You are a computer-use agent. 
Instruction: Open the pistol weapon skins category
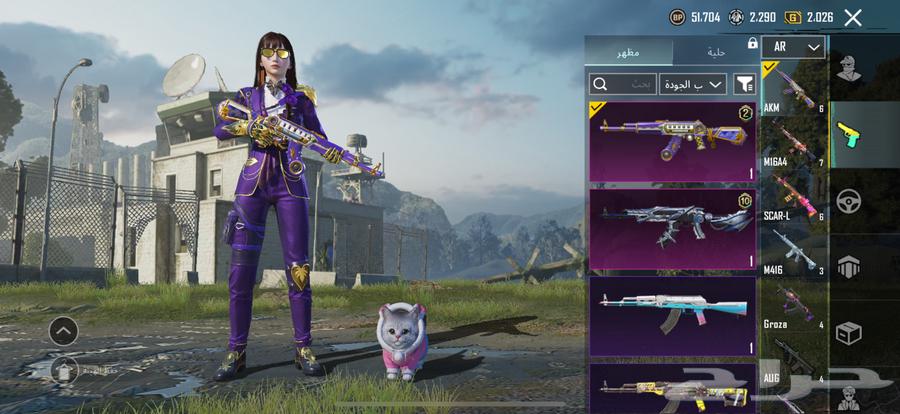[x=849, y=134]
